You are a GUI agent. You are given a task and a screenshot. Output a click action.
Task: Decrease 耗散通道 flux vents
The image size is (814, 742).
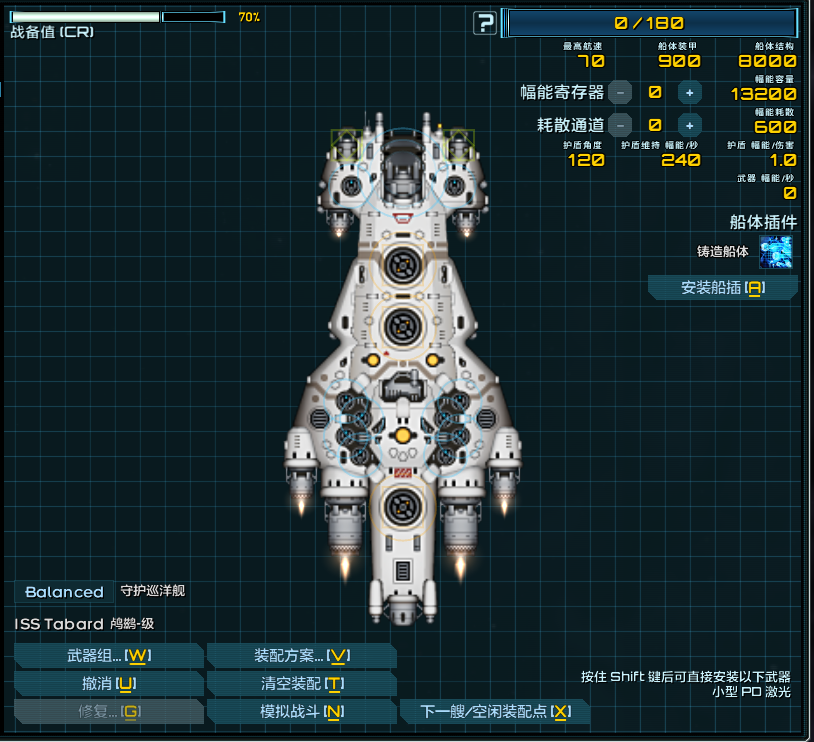pos(620,125)
